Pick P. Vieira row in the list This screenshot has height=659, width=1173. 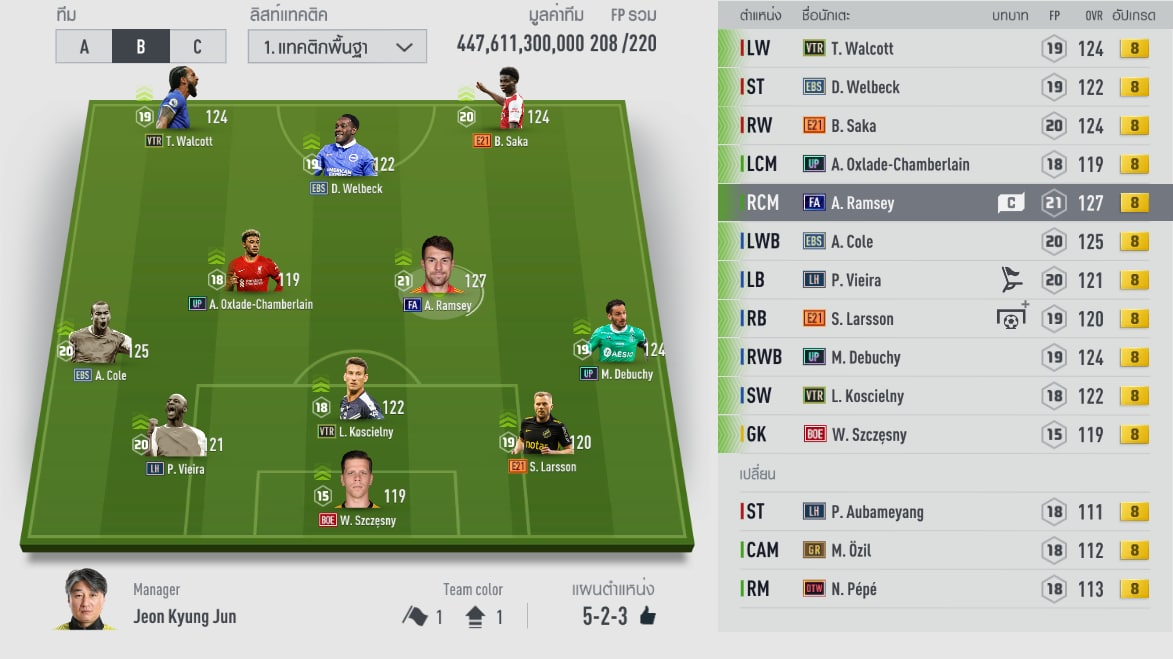pyautogui.click(x=944, y=280)
